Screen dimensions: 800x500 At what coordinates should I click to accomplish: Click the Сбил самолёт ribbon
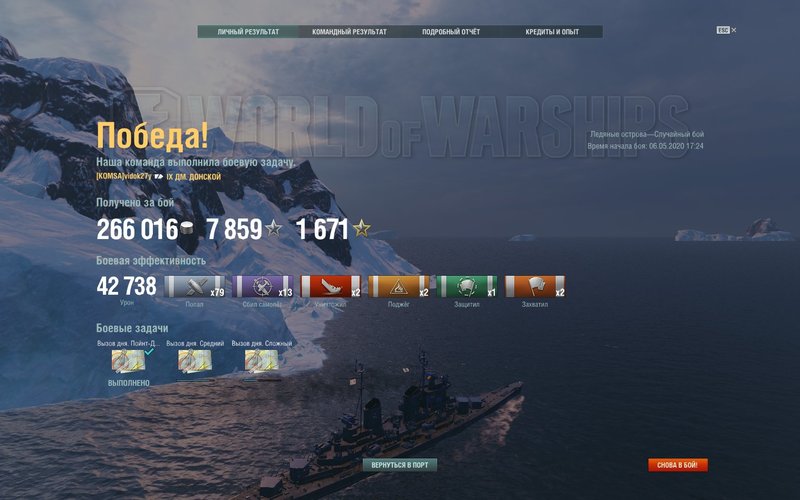(262, 287)
